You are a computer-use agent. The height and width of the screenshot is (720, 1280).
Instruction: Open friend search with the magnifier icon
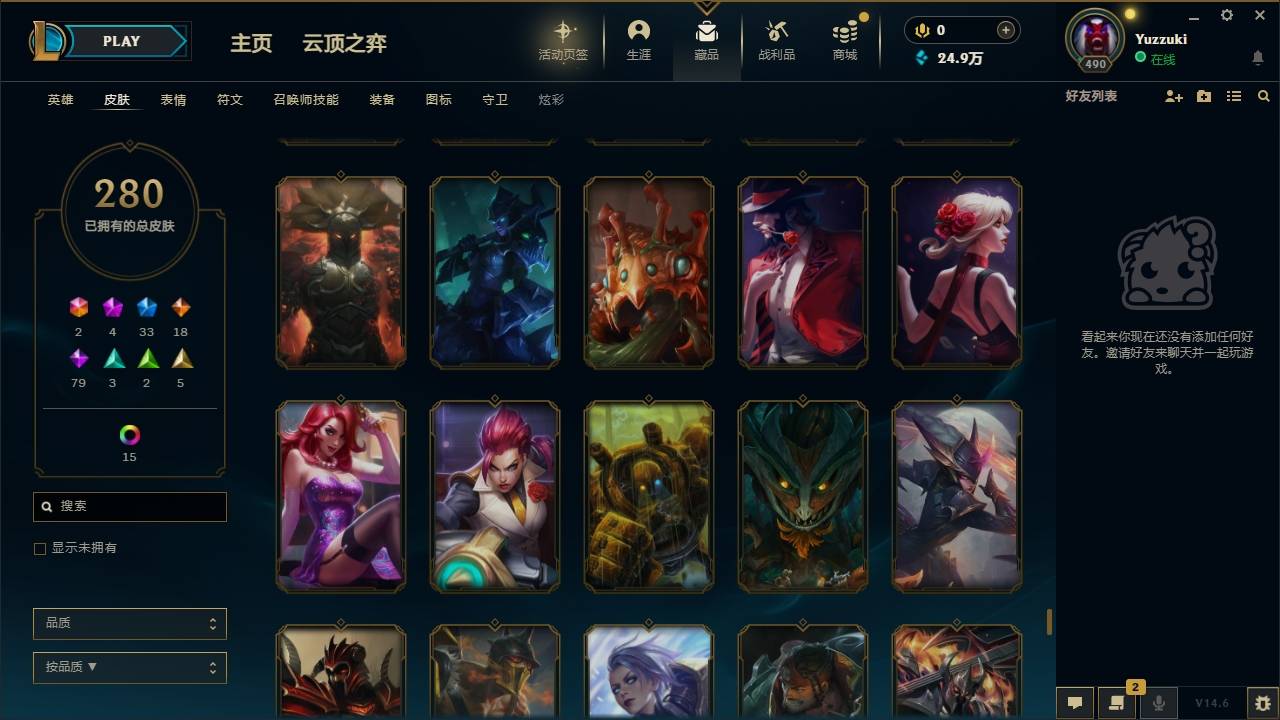(x=1263, y=96)
